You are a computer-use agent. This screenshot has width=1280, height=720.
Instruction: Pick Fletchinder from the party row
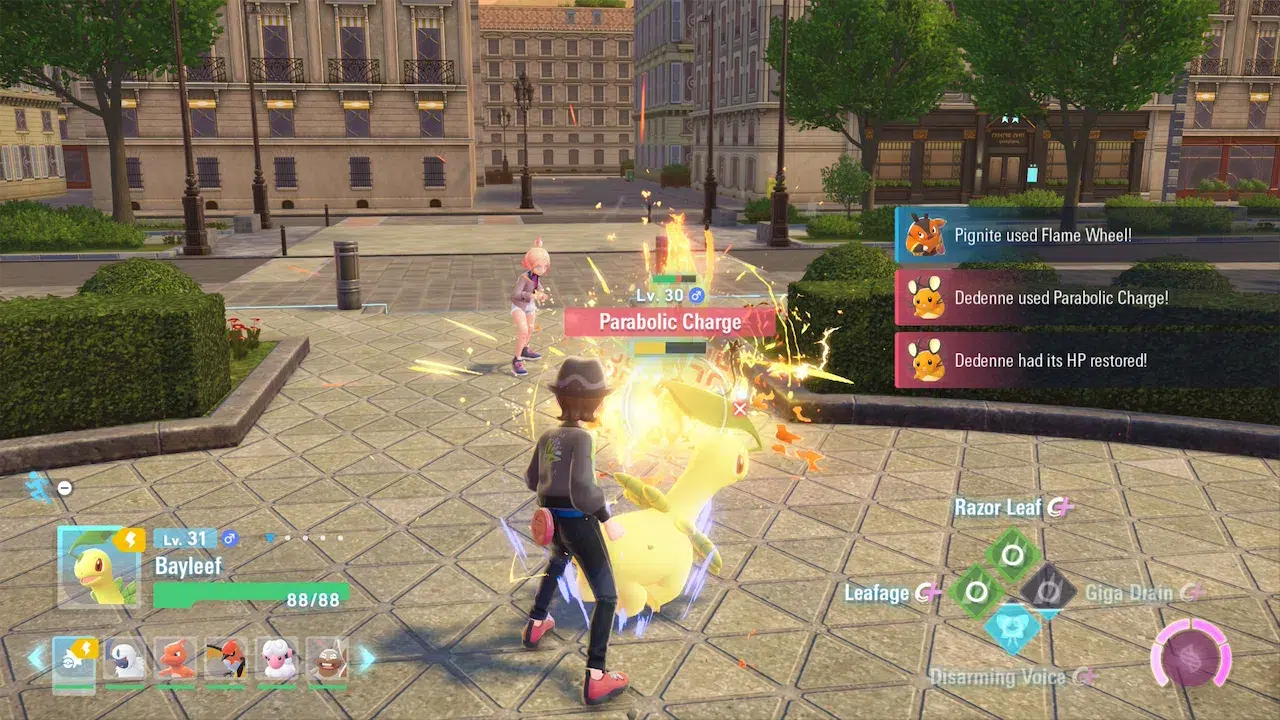226,659
